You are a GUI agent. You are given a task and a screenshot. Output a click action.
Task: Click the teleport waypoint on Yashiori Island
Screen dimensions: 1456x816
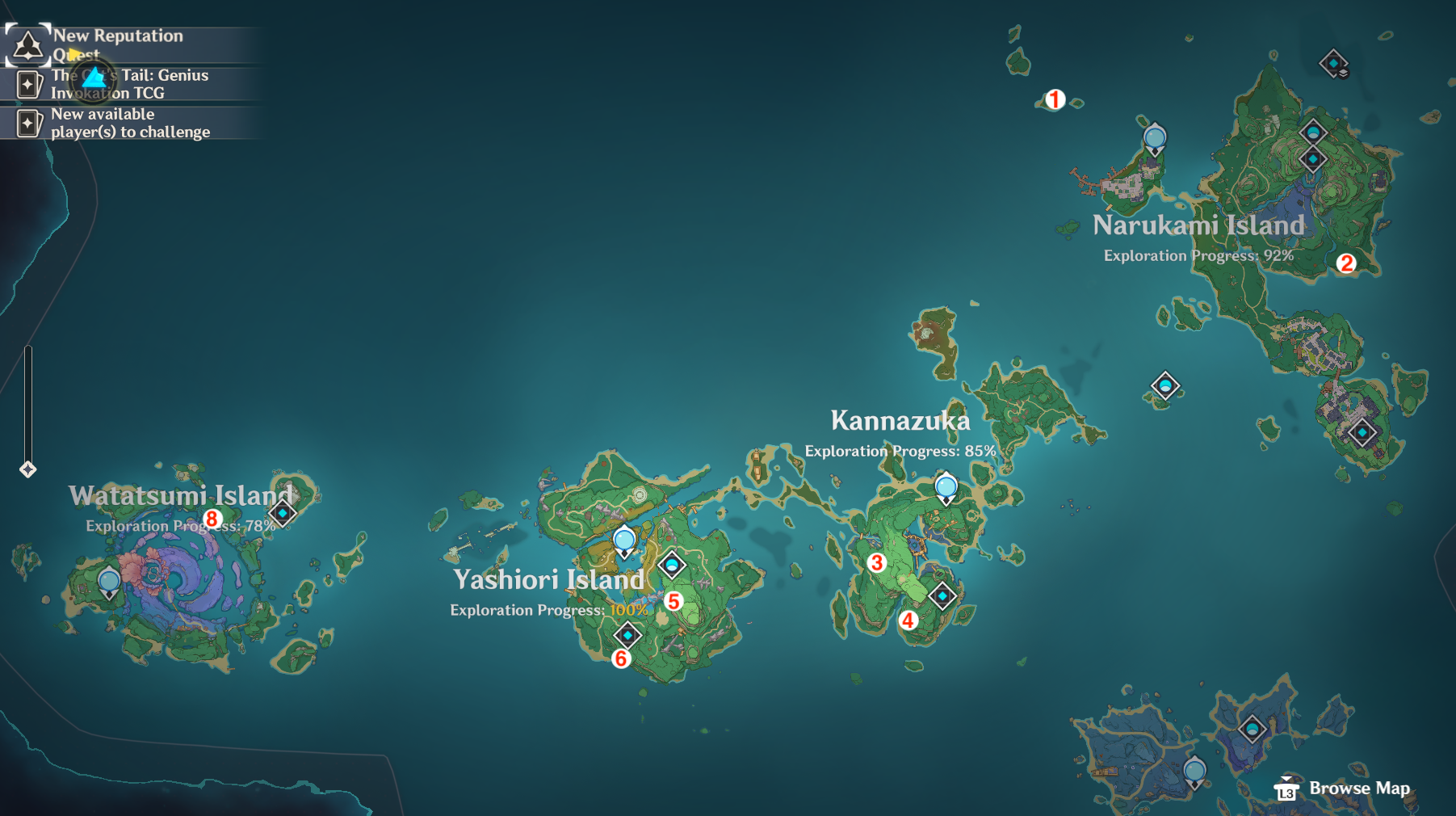click(623, 540)
